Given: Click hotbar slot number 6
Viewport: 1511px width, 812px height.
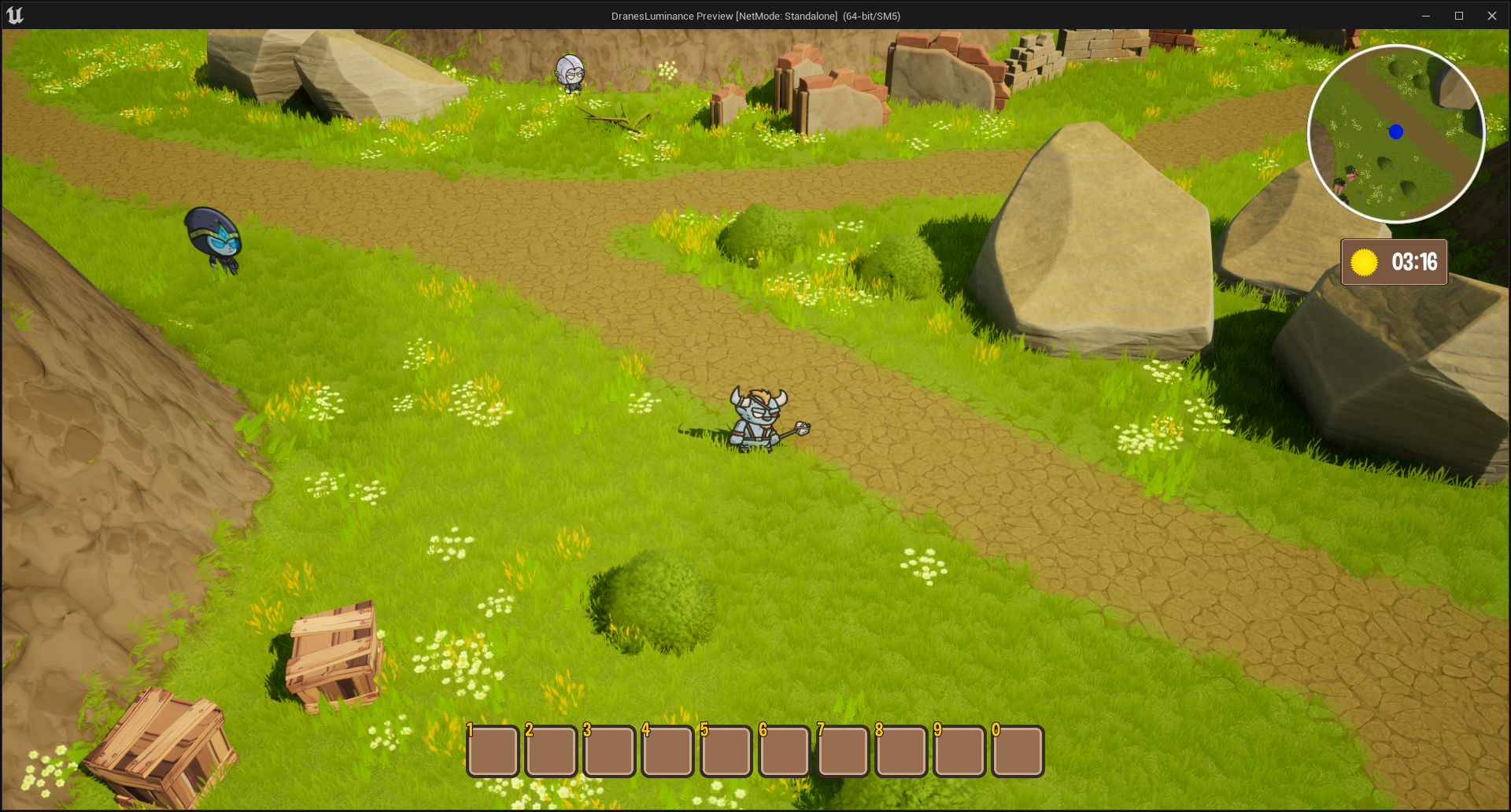Looking at the screenshot, I should tap(785, 751).
